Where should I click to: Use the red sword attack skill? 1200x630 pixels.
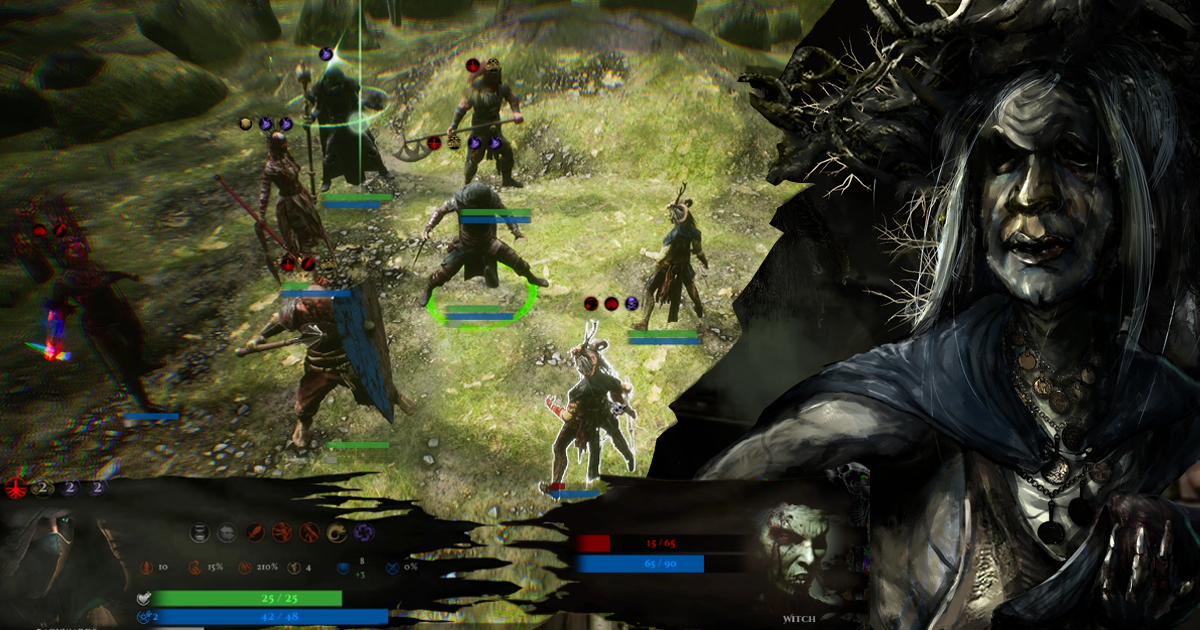pos(255,533)
